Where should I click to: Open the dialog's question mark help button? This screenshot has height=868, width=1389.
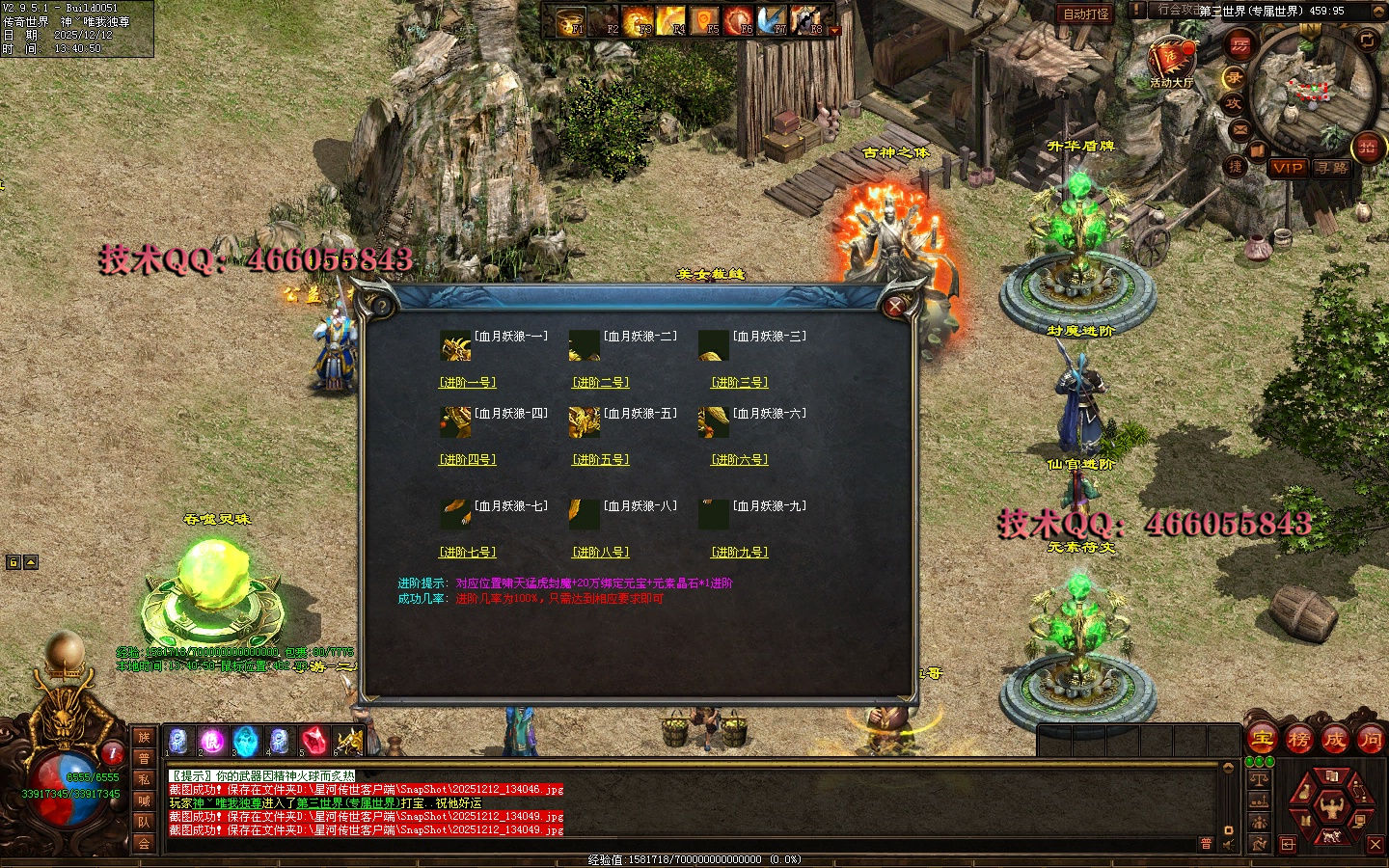click(x=382, y=307)
